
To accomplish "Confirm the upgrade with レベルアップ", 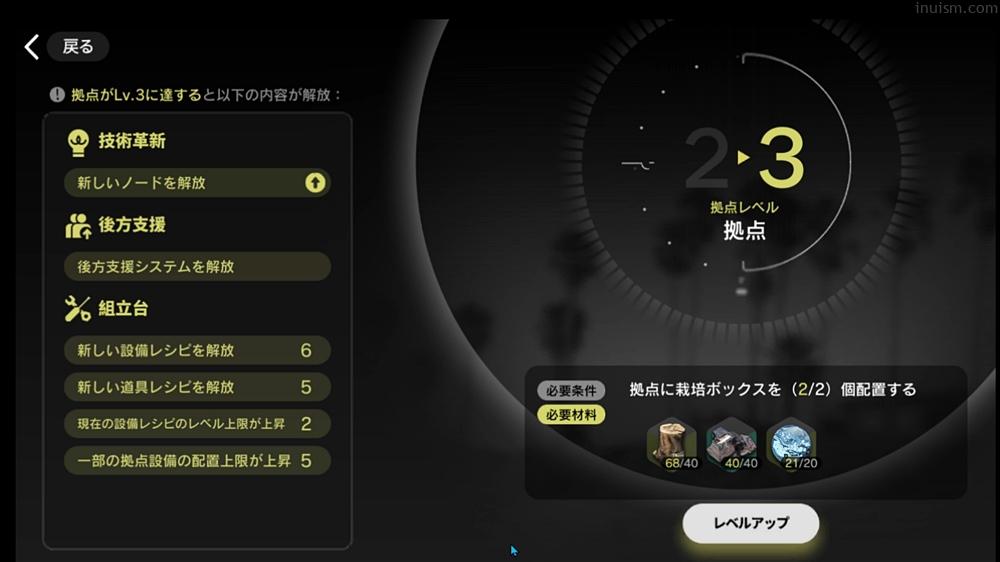I will click(750, 523).
